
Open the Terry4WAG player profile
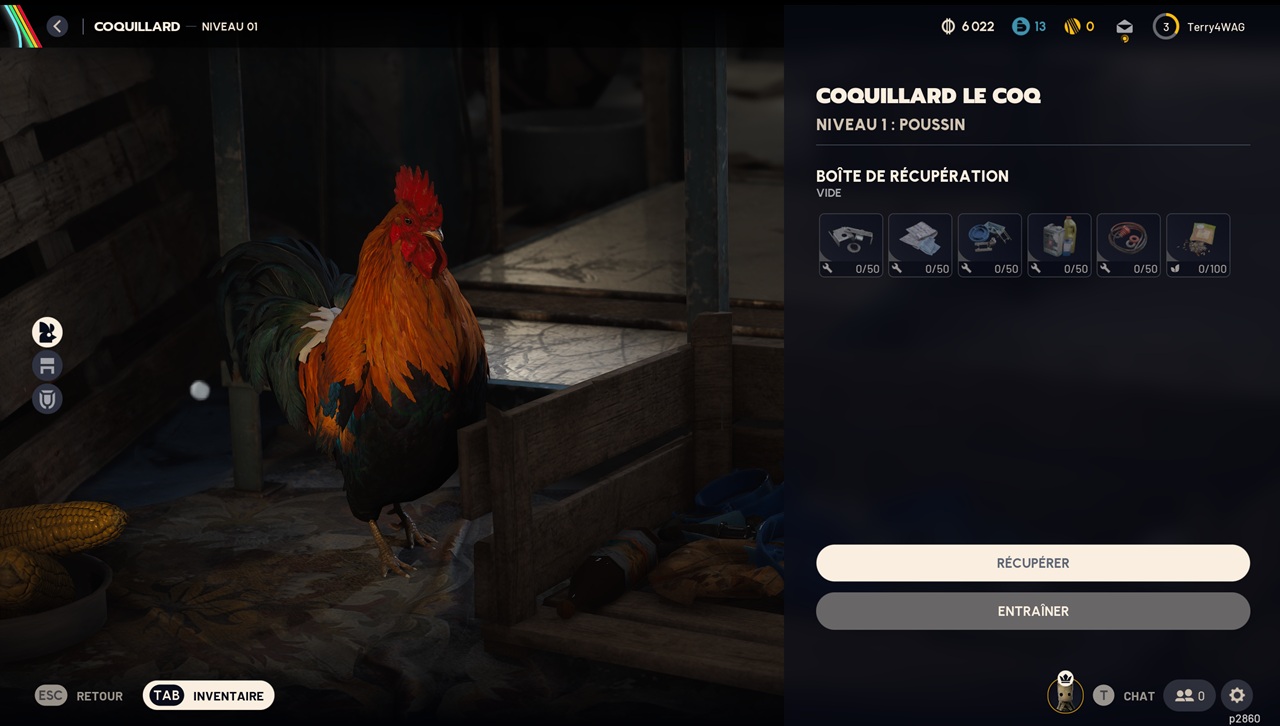point(1200,27)
